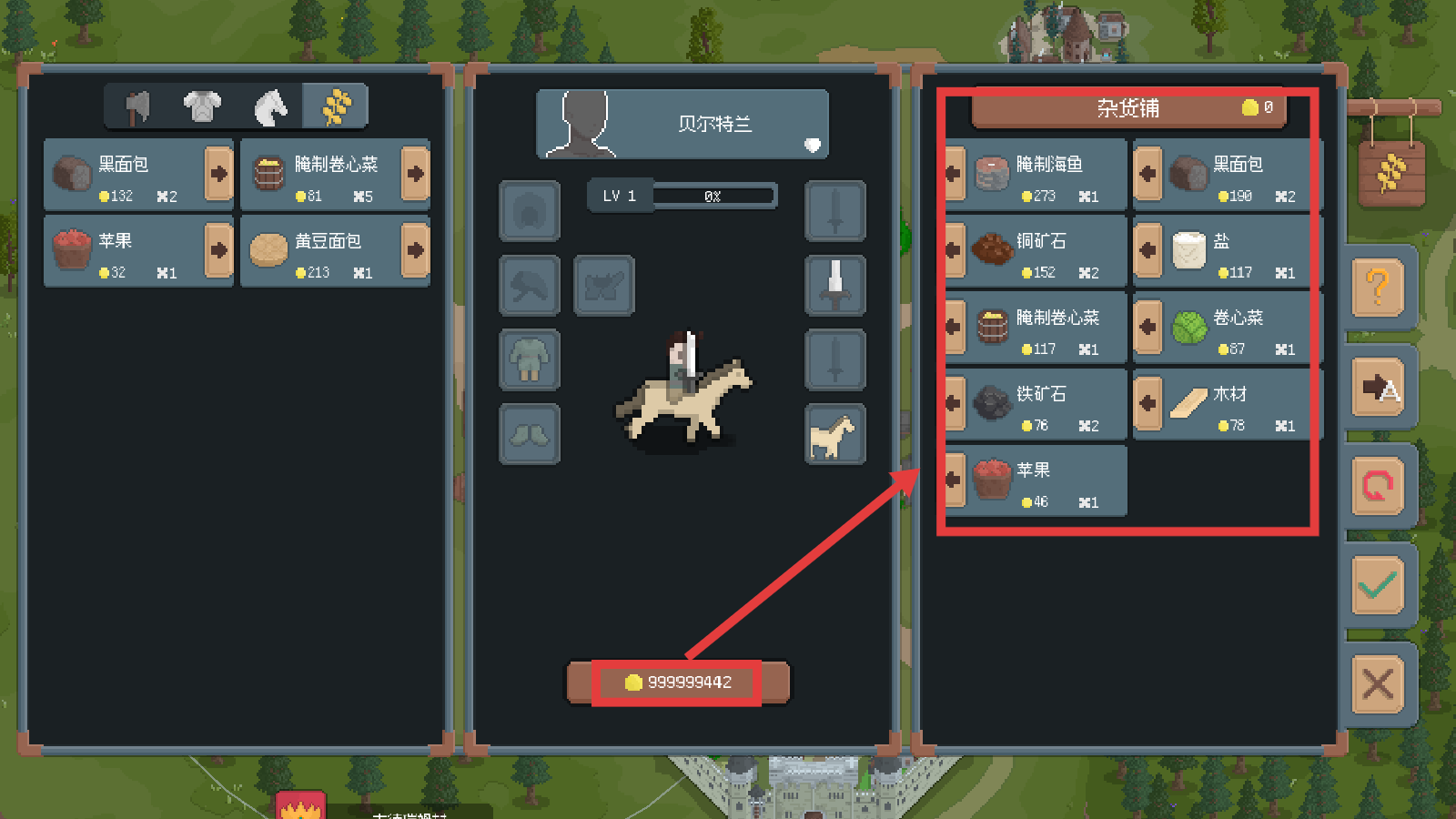Click the red circular arrow reset button
Viewport: 1456px width, 819px height.
[1378, 486]
